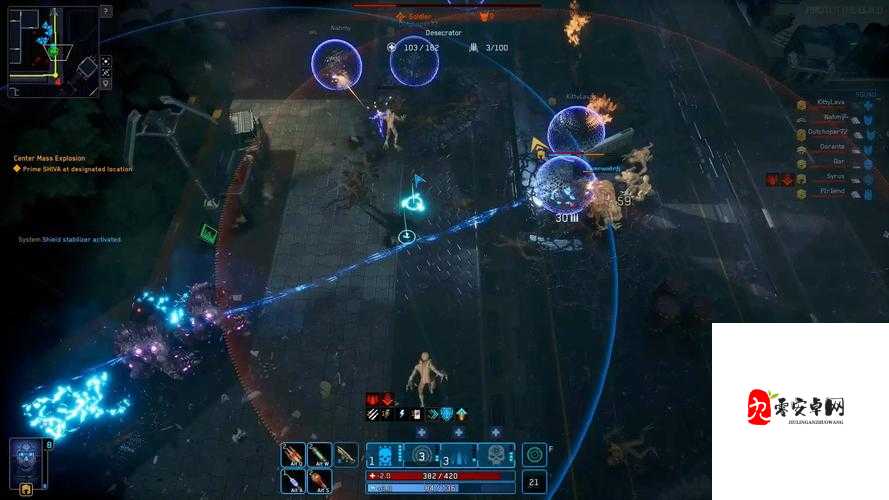
Task: Select squad member Dorante
Action: coord(830,147)
